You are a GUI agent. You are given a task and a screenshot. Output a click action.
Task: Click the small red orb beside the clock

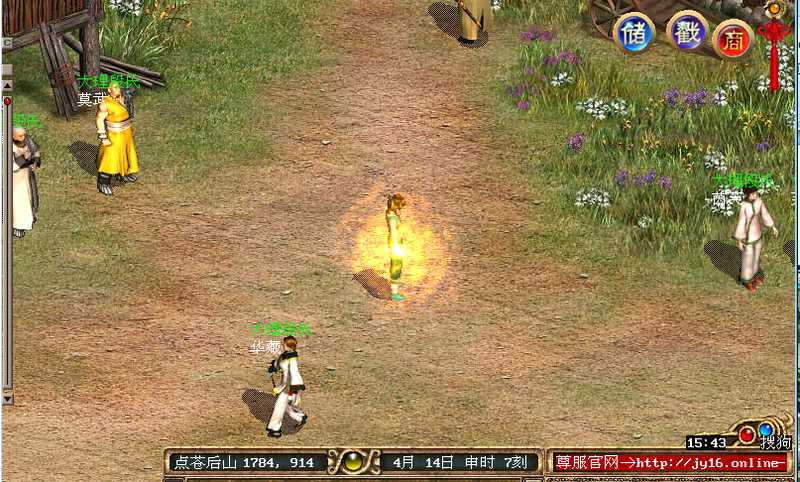coord(746,434)
